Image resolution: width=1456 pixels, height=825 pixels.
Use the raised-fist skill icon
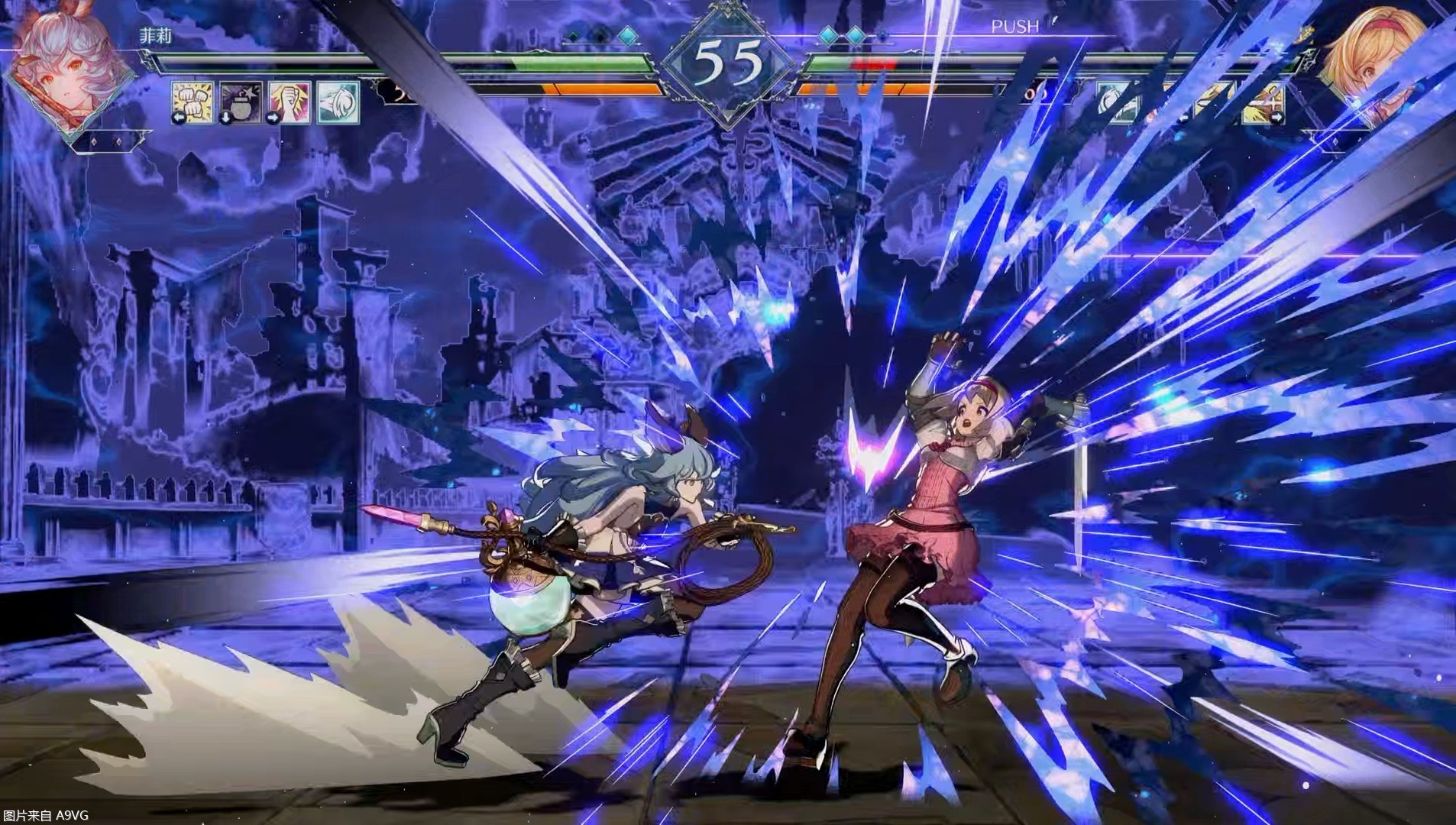tap(290, 102)
